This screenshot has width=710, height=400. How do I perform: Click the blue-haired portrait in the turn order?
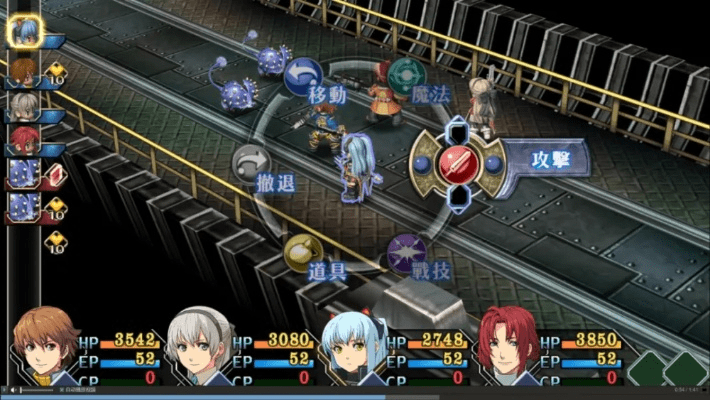23,30
